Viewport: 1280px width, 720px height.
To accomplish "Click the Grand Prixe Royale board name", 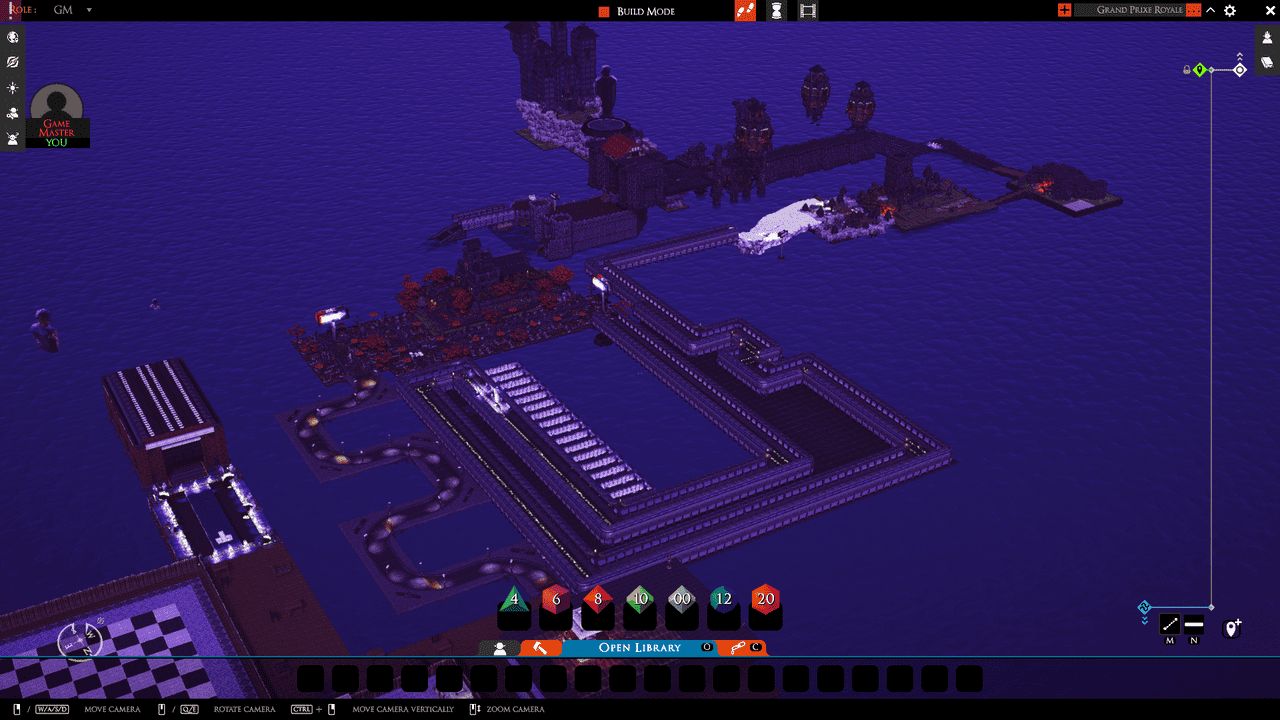I will click(1139, 10).
